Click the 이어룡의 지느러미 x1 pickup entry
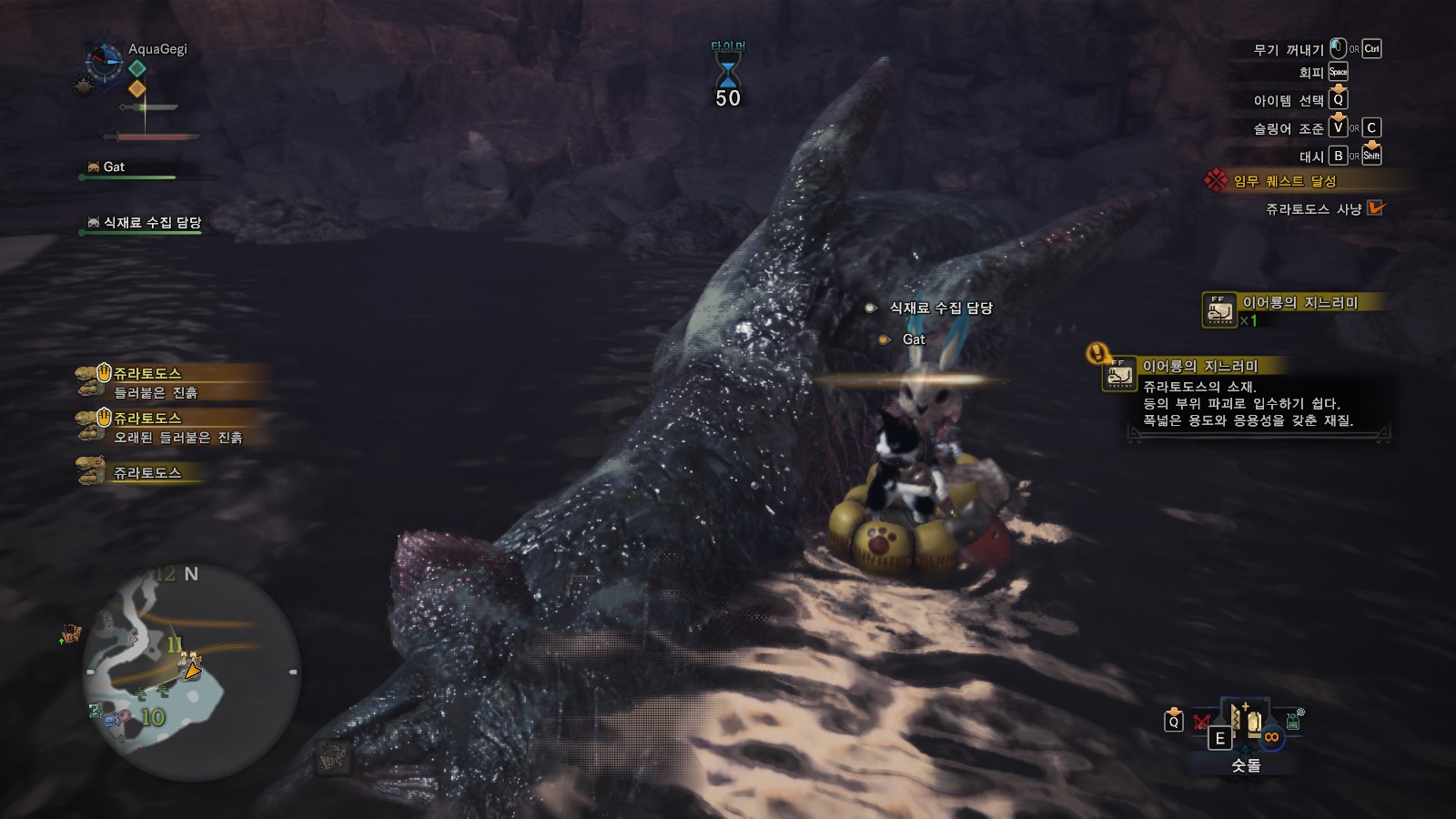 coord(1294,309)
